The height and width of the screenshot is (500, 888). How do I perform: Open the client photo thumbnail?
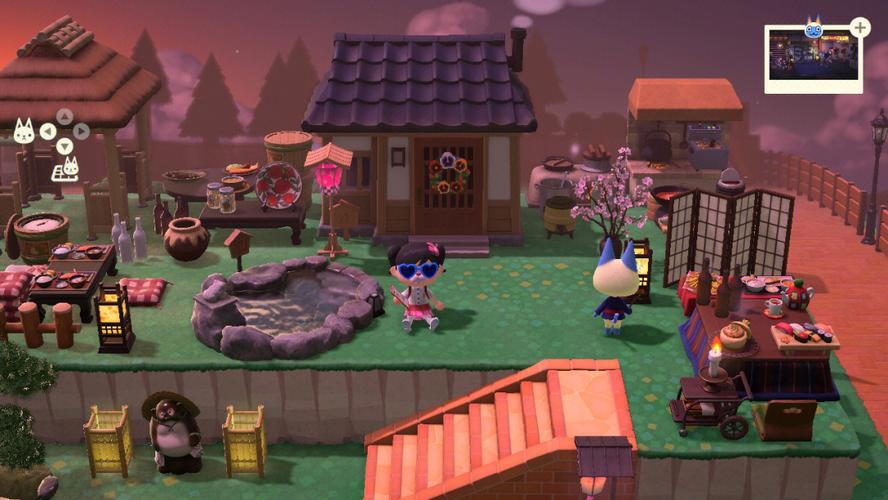(x=812, y=57)
